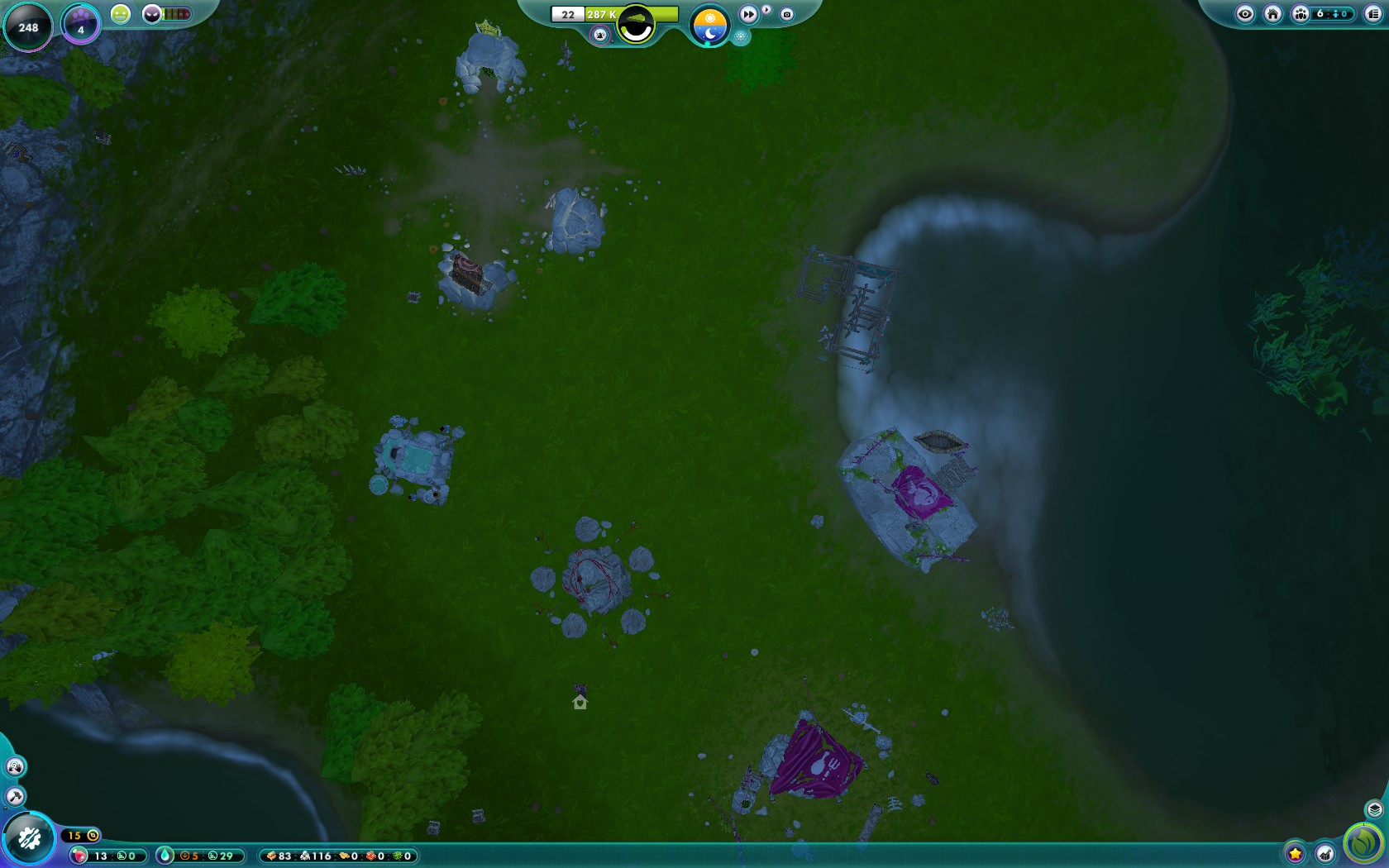The height and width of the screenshot is (868, 1389).
Task: Open the planet globe button
Action: (636, 24)
